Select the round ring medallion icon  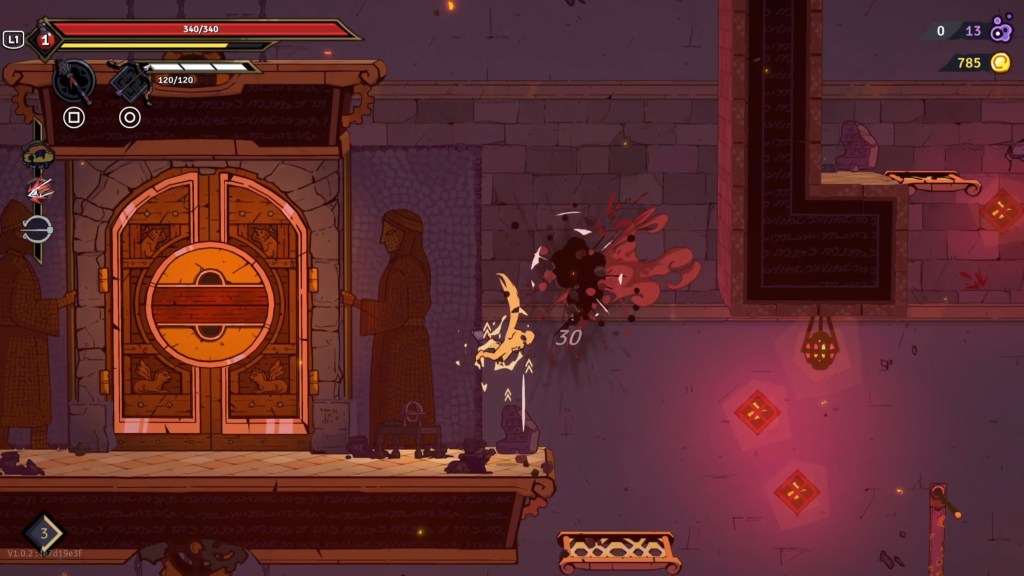(38, 228)
